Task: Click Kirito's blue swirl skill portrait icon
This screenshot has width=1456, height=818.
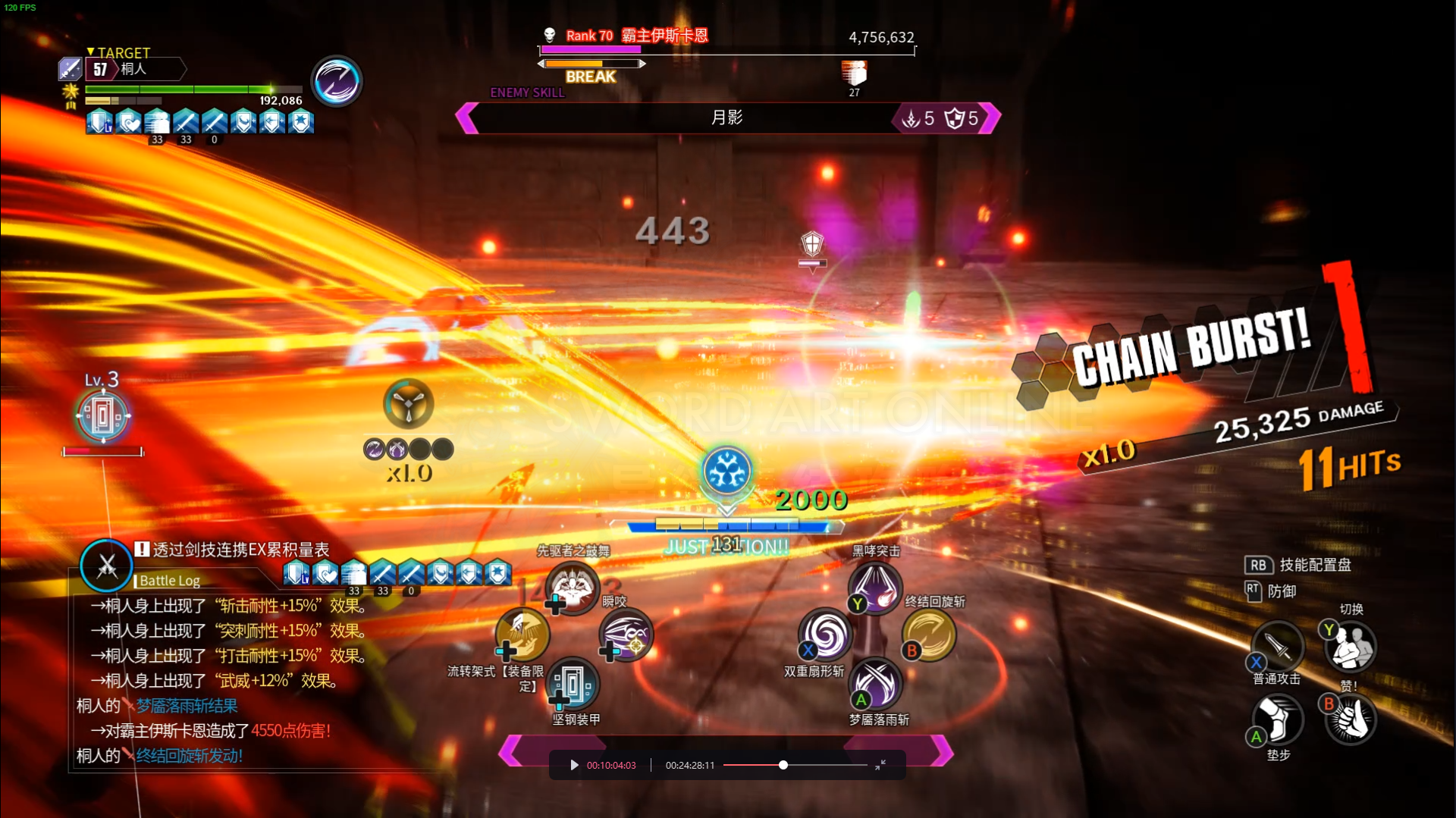Action: click(x=336, y=81)
